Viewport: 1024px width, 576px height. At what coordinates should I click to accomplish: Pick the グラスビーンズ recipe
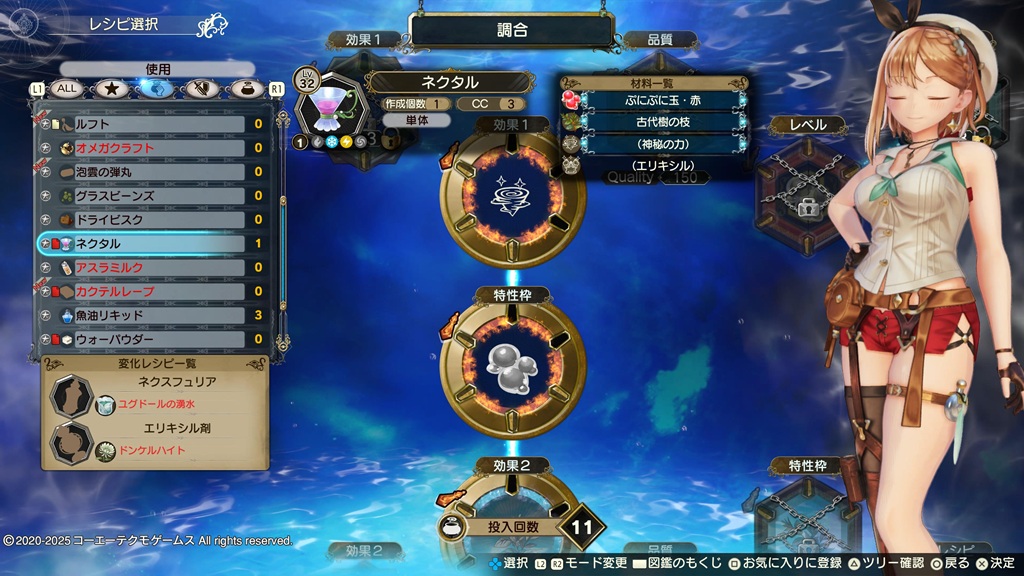pyautogui.click(x=150, y=196)
